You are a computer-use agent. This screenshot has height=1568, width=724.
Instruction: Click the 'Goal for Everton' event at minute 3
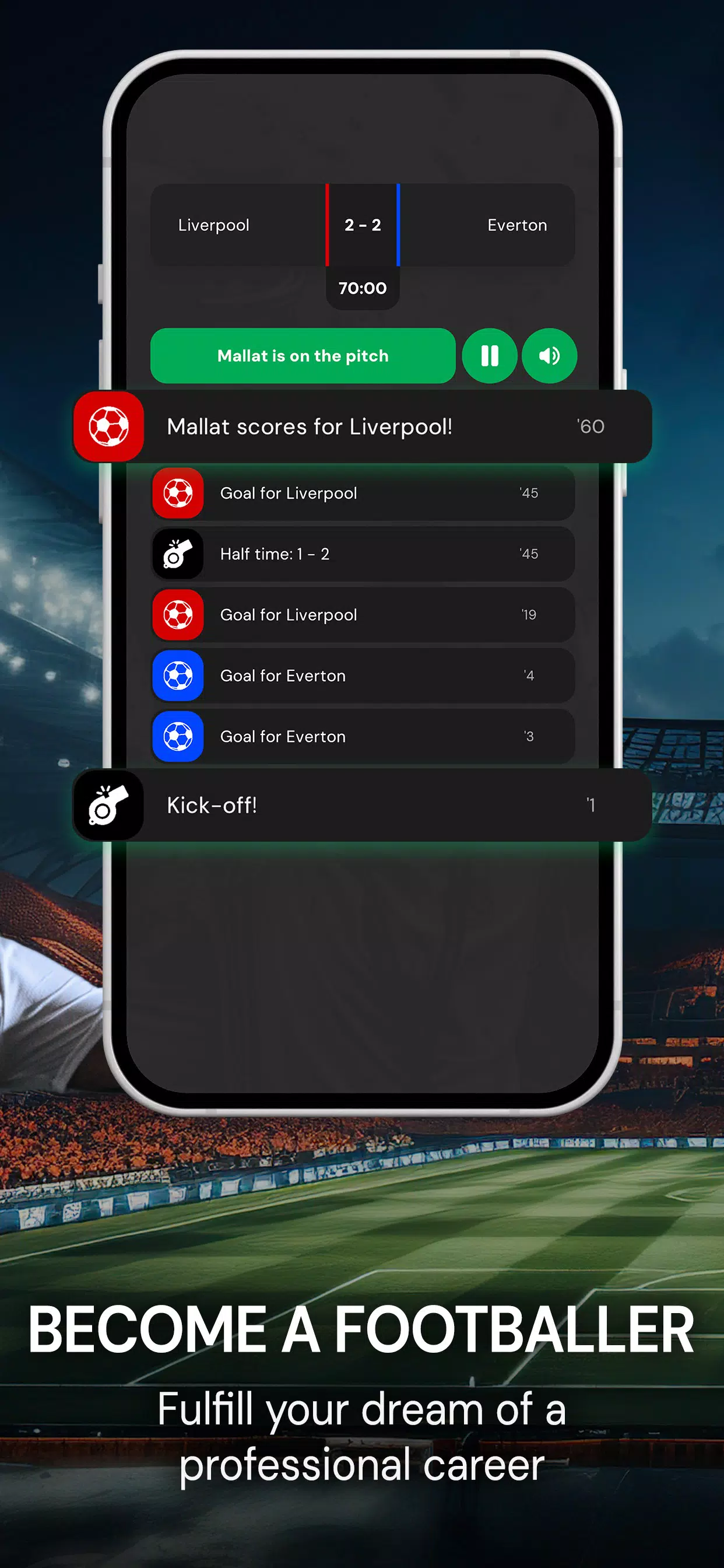(x=363, y=737)
